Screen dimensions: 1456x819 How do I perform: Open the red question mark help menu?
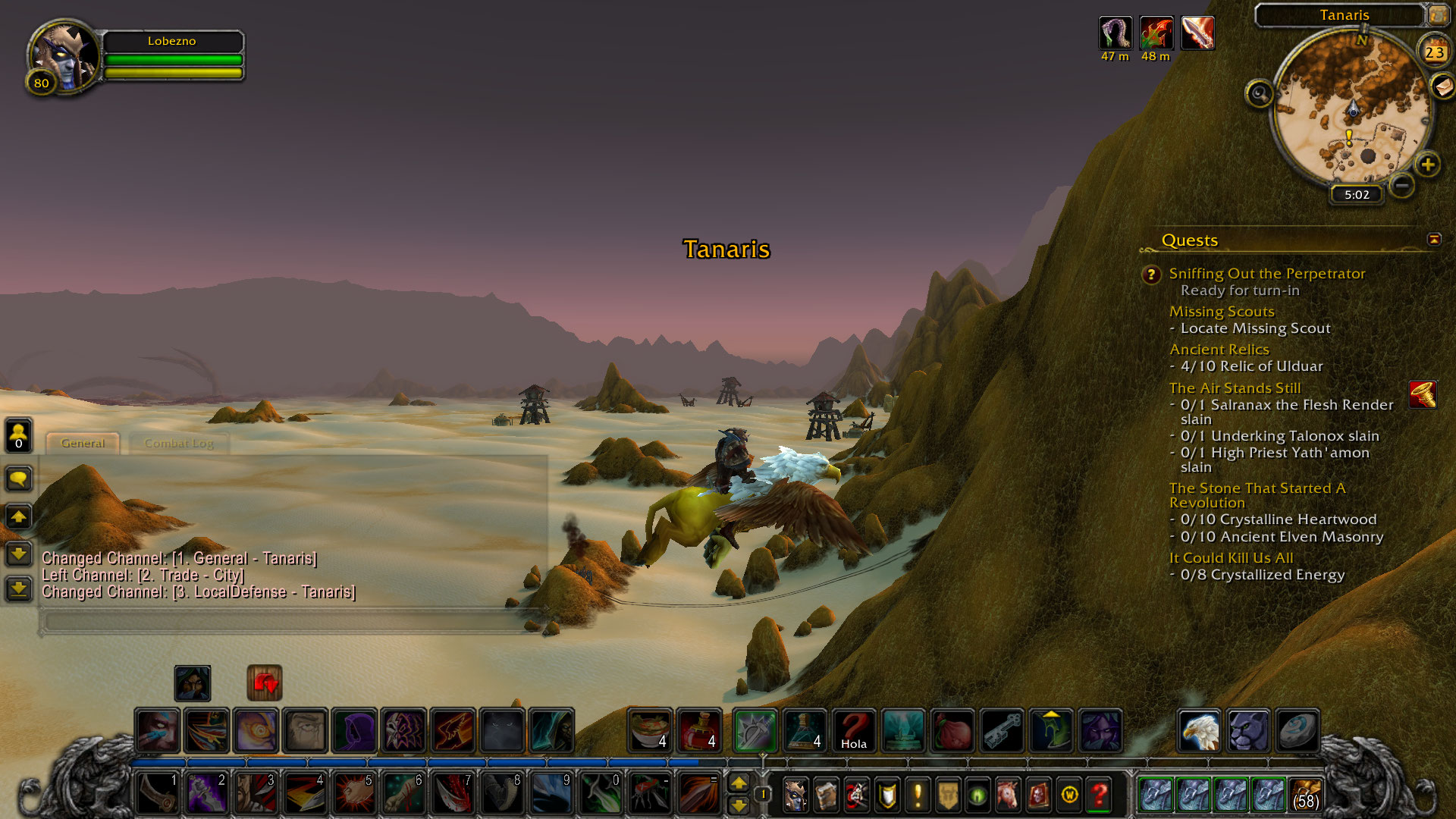pos(1099,795)
